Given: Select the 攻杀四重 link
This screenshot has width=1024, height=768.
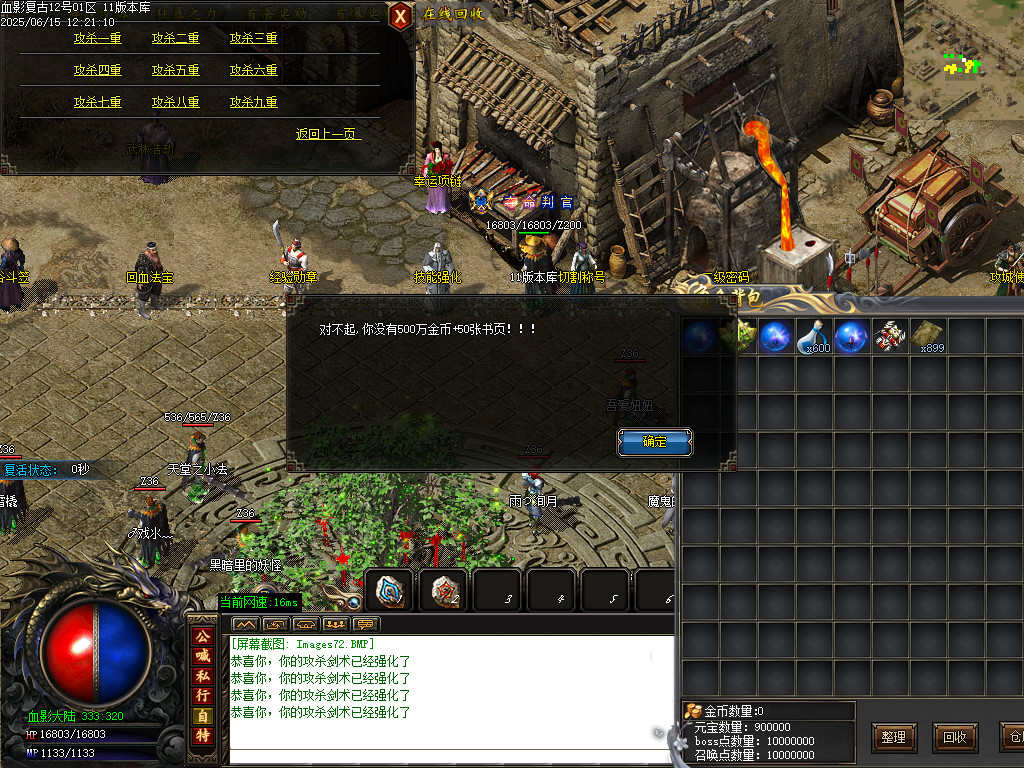Looking at the screenshot, I should pos(97,71).
